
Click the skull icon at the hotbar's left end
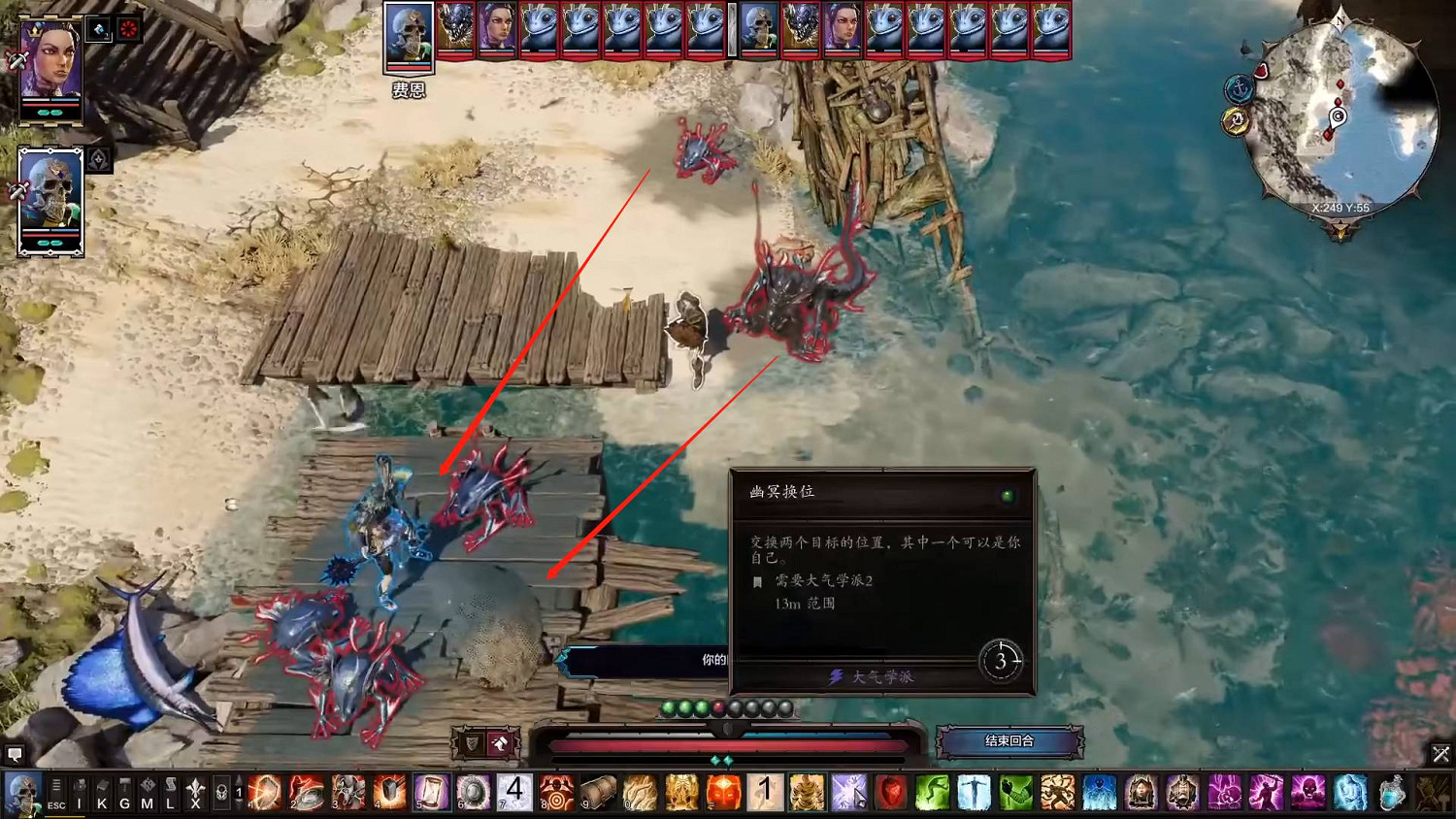[x=21, y=791]
